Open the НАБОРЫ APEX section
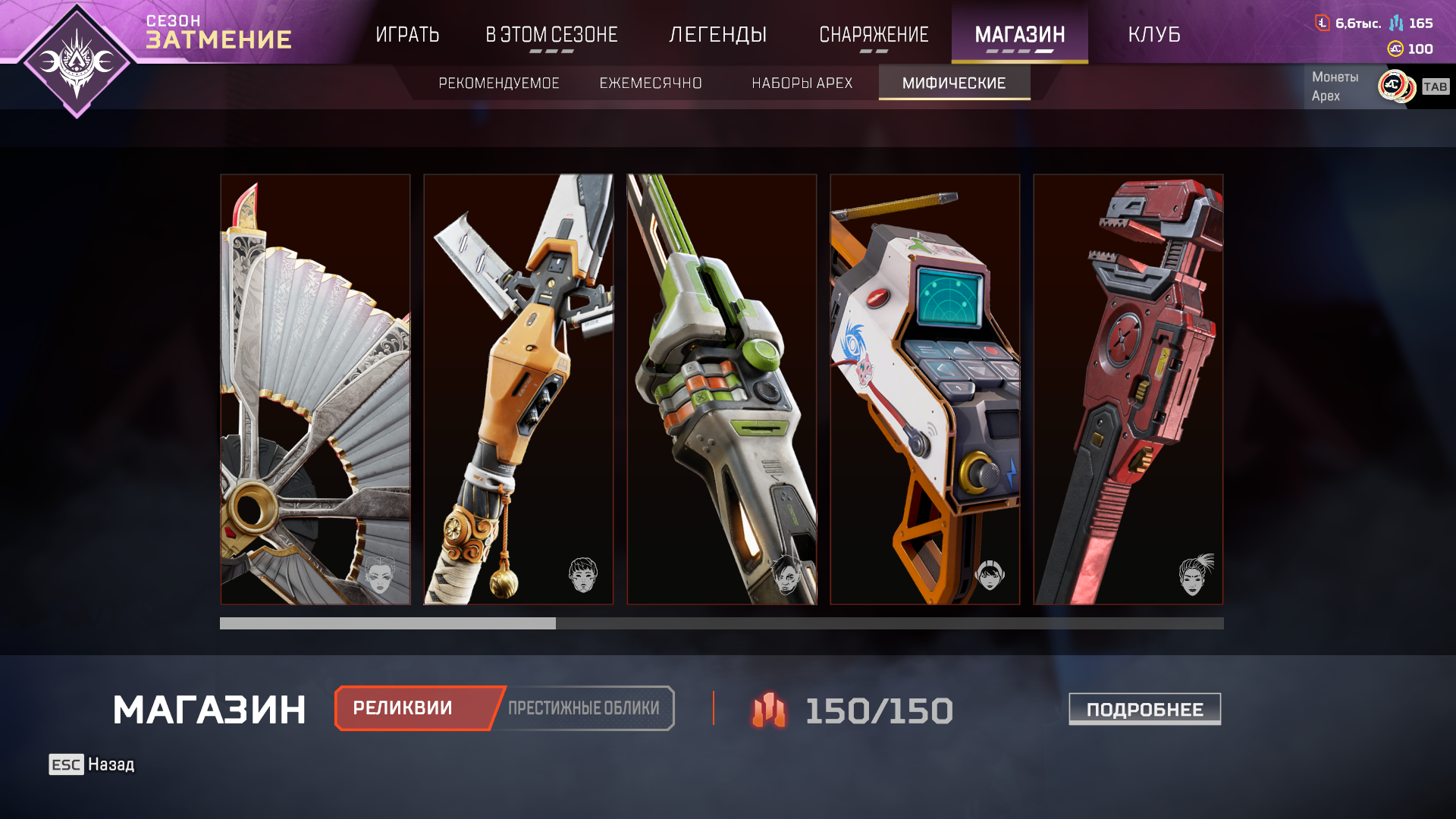 coord(802,83)
